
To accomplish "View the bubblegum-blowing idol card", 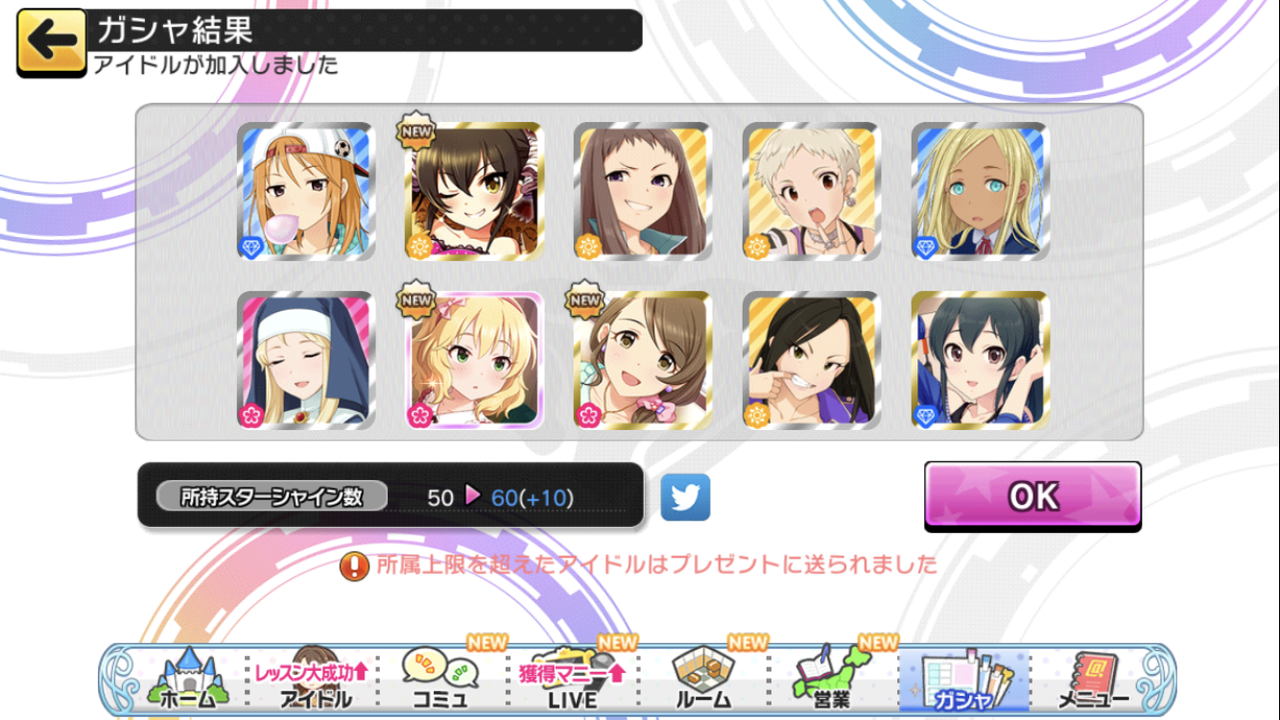I will [x=305, y=192].
